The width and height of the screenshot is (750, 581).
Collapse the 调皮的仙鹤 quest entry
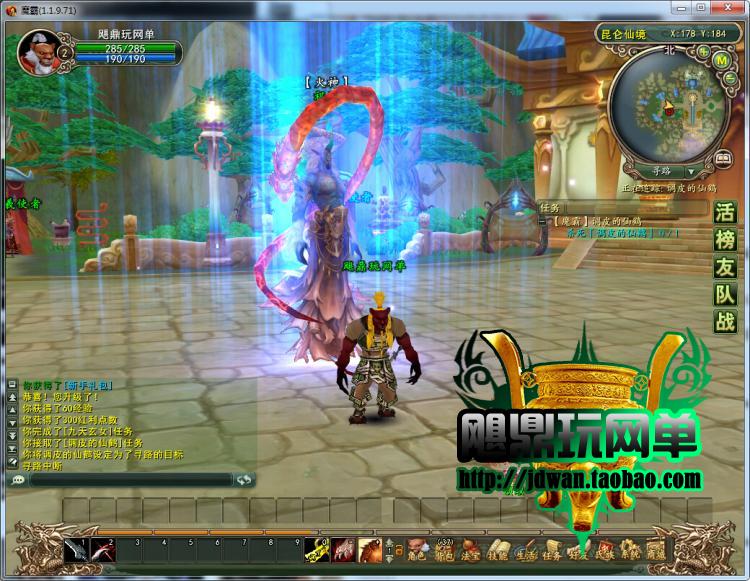[543, 221]
